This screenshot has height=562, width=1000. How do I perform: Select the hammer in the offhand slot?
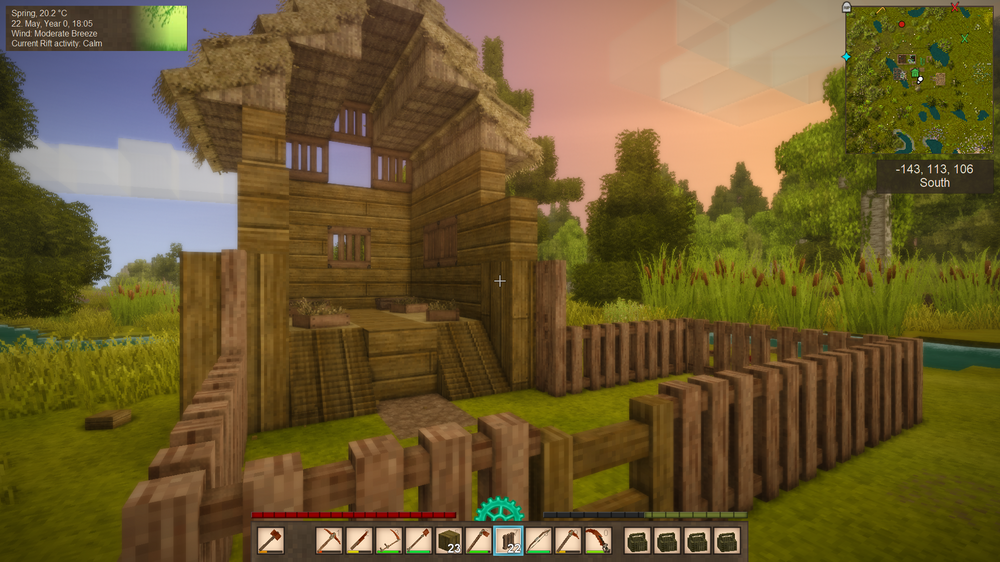pos(270,541)
